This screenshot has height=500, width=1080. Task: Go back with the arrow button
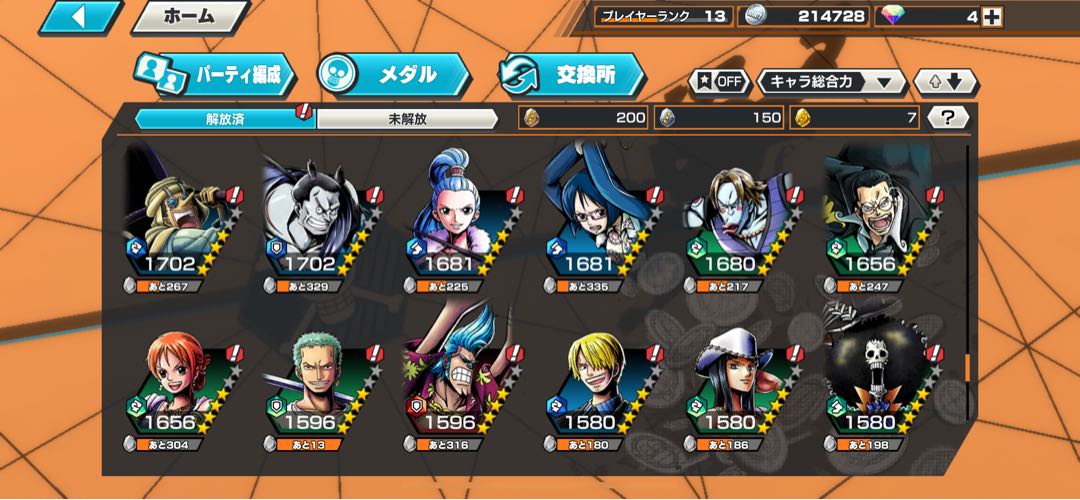[78, 17]
